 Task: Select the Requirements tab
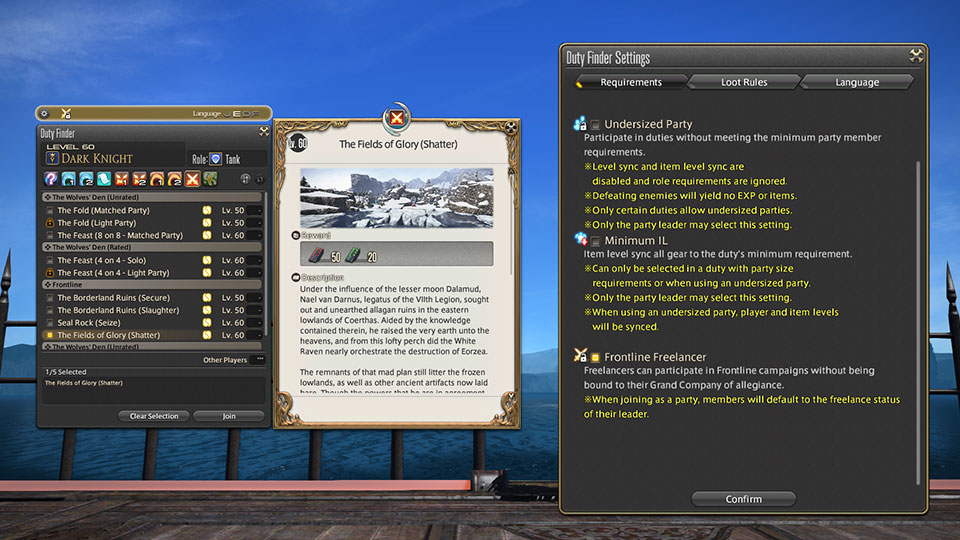click(631, 82)
